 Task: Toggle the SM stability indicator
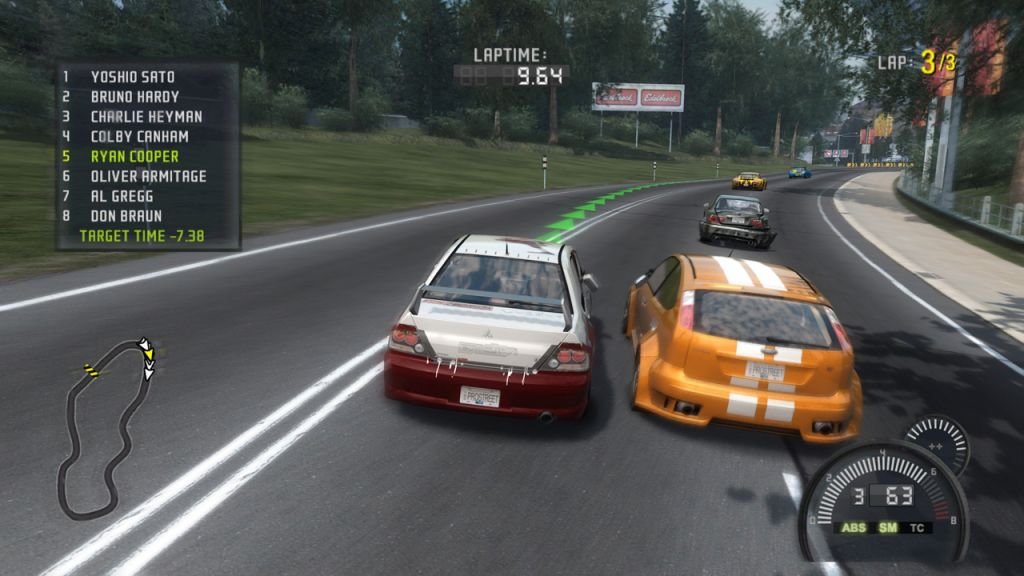[886, 527]
